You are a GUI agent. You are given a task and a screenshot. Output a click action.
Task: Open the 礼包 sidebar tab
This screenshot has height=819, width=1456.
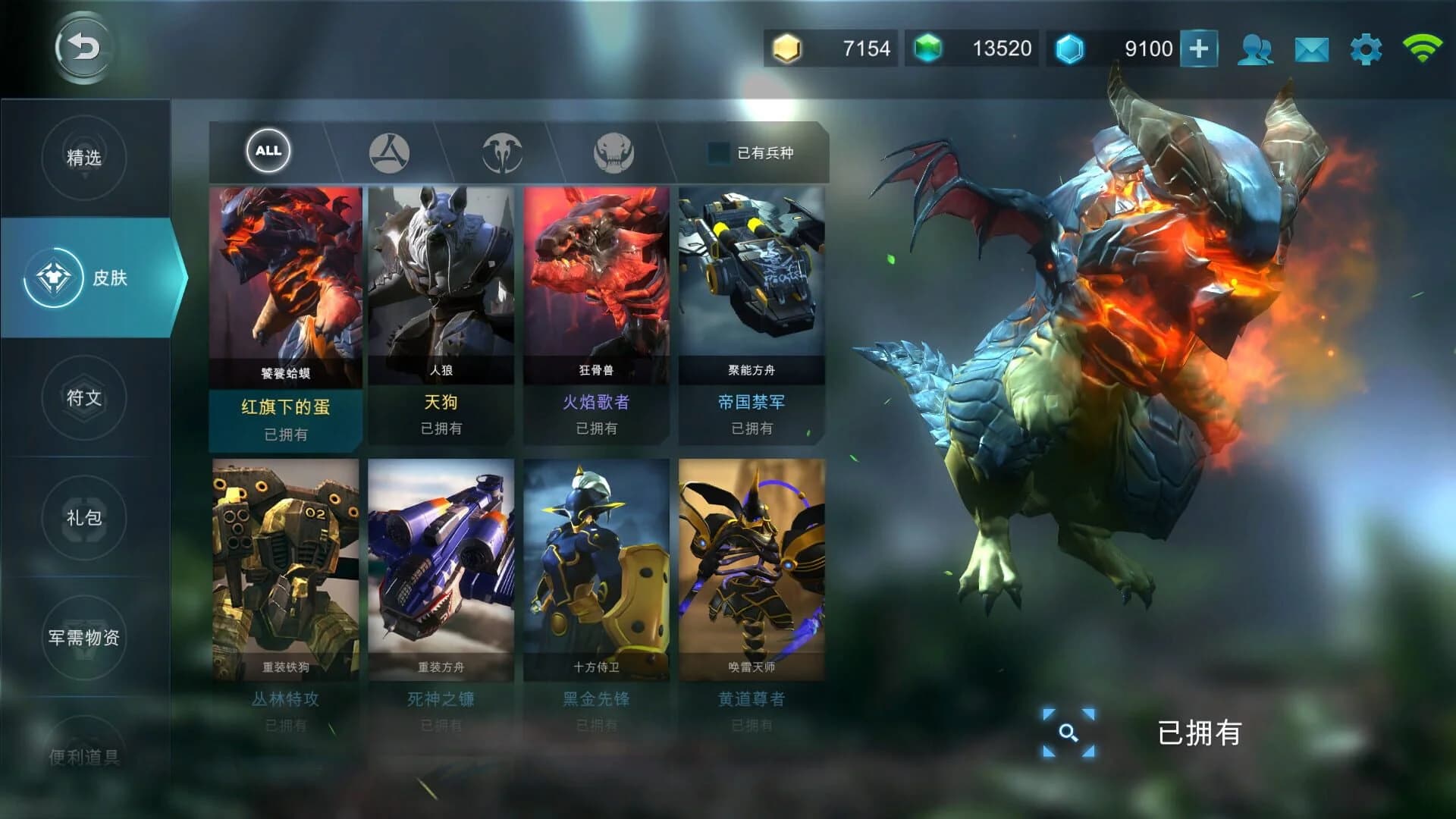83,517
